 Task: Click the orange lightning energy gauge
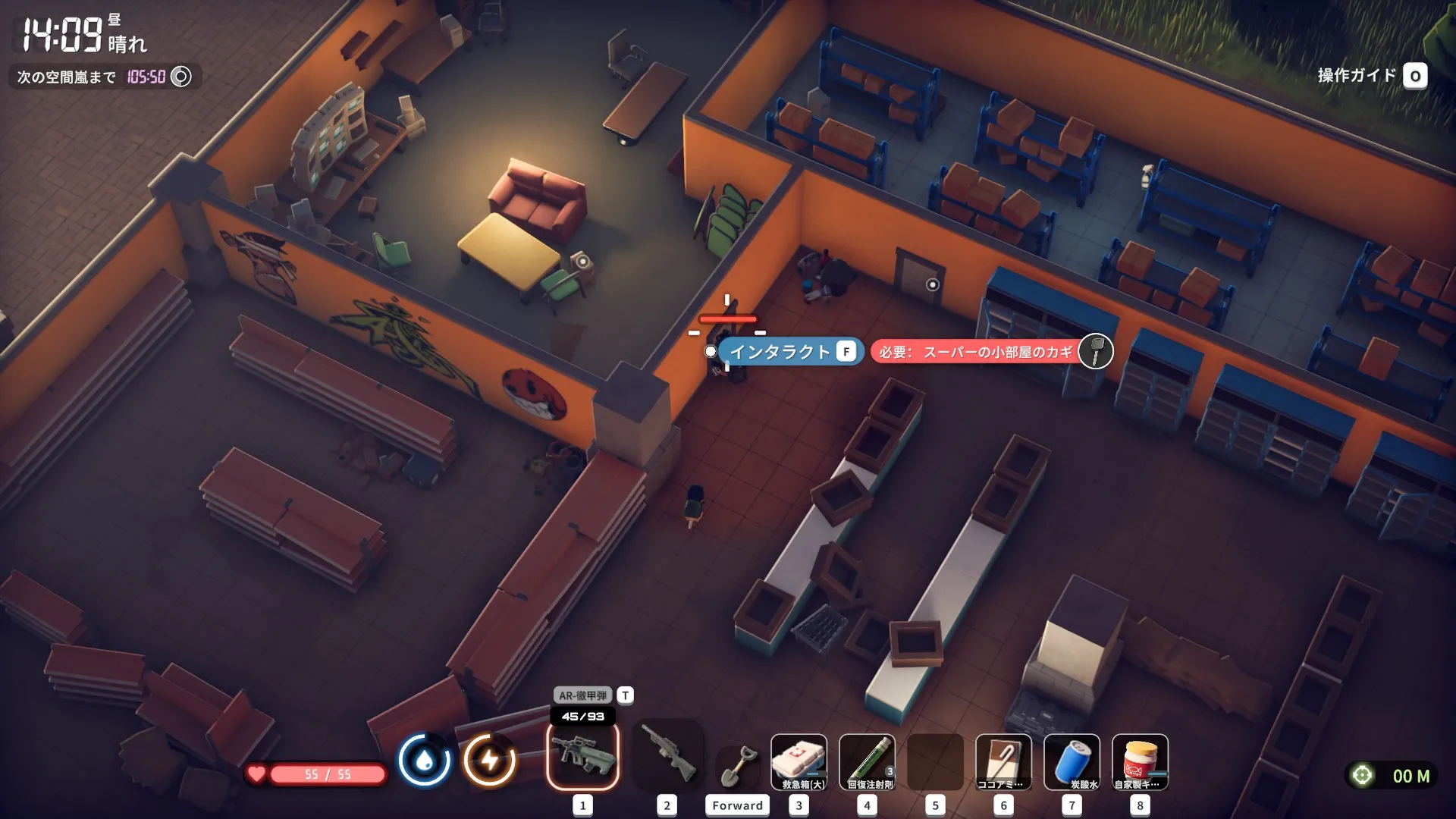(x=490, y=760)
